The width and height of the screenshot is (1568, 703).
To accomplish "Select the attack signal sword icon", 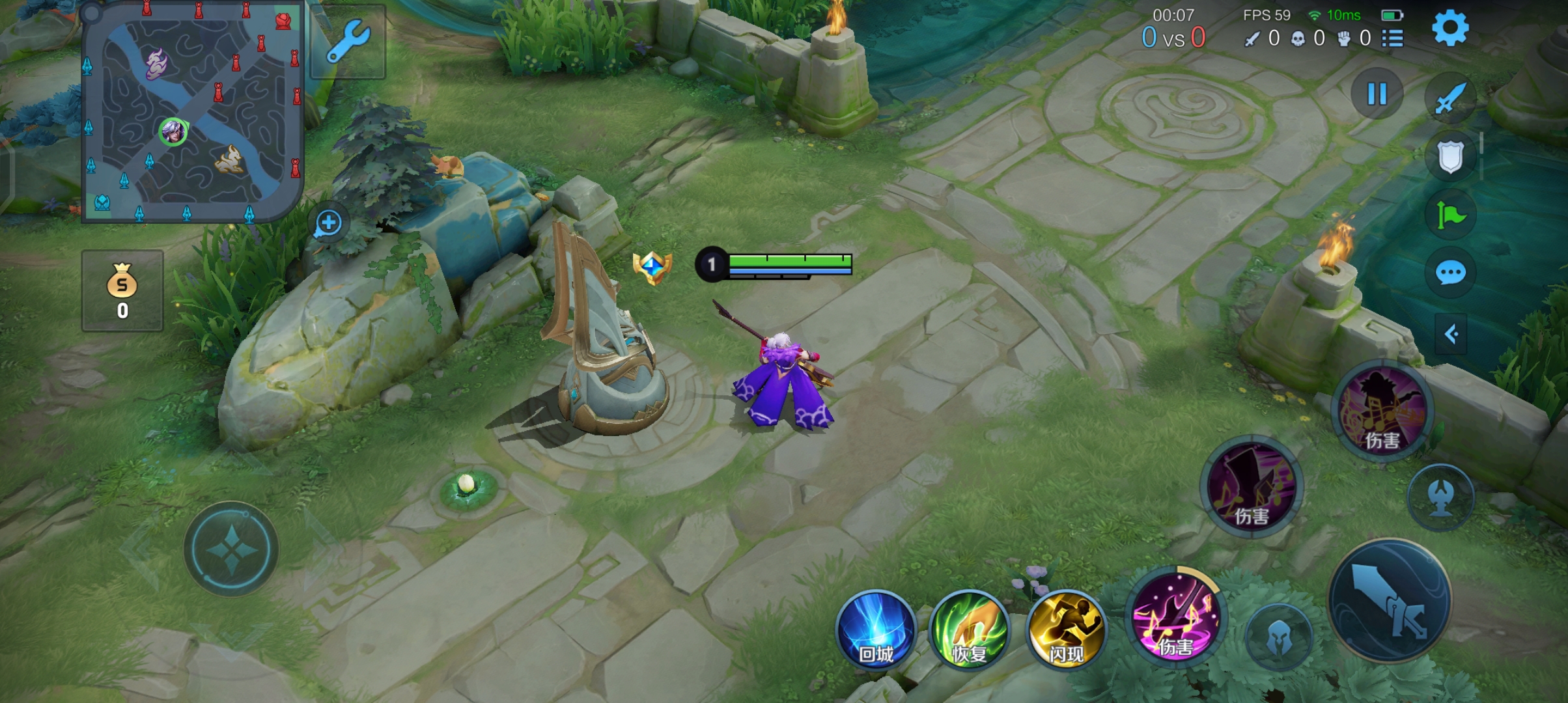I will point(1450,99).
